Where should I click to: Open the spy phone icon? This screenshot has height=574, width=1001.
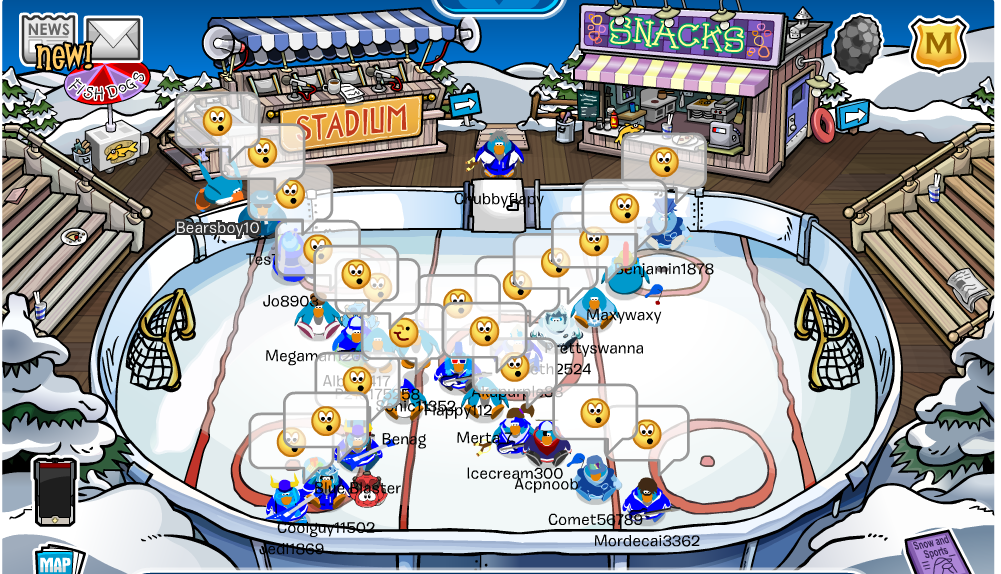click(x=54, y=490)
